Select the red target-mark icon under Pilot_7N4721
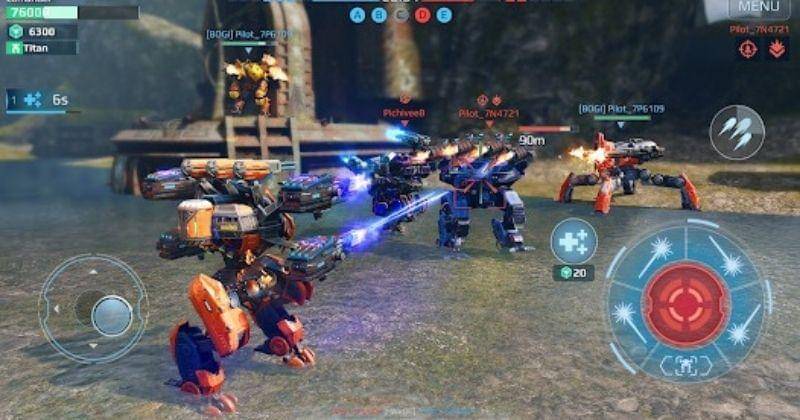This screenshot has width=800, height=420. click(747, 49)
